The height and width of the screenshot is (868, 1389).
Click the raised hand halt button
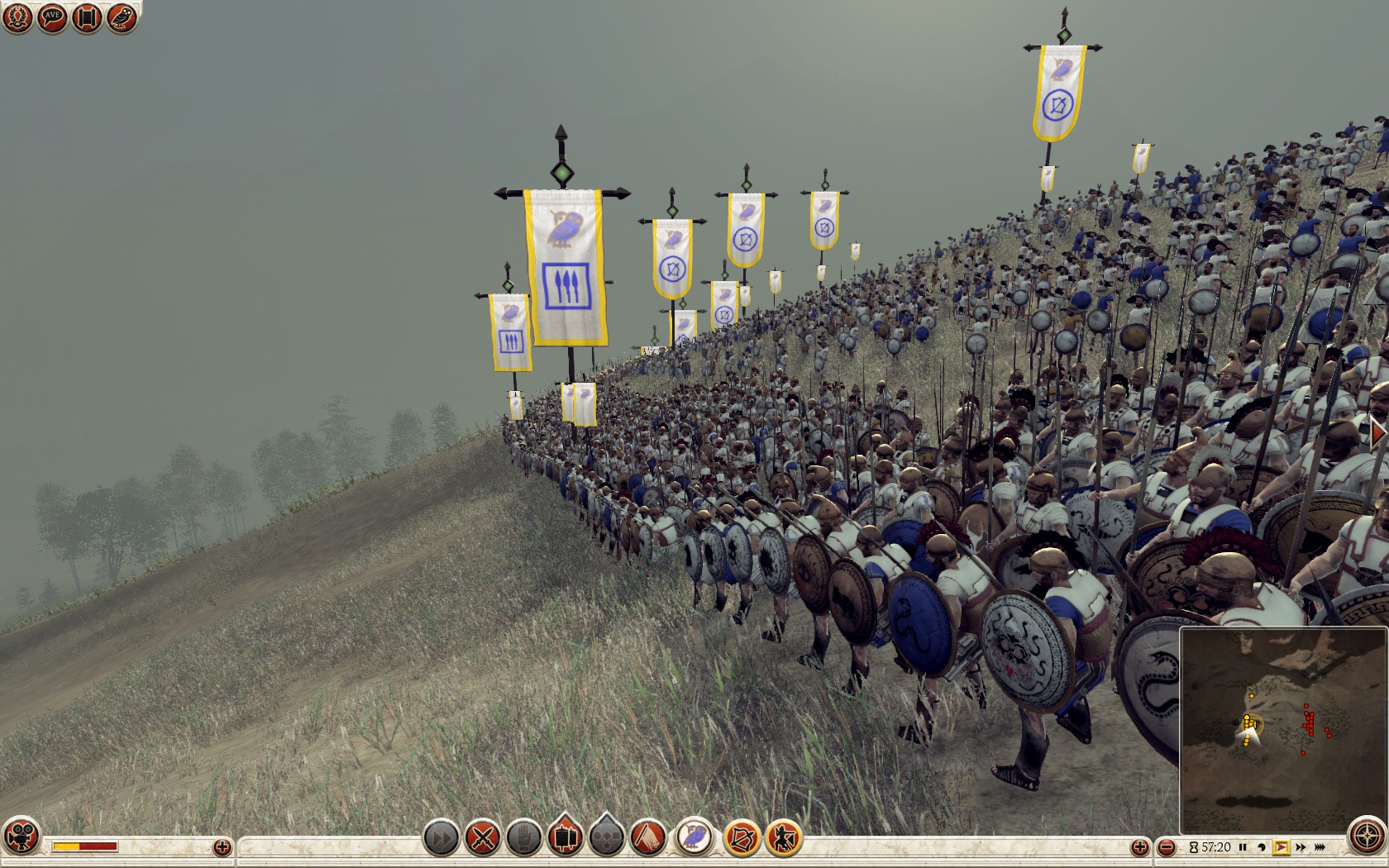coord(523,838)
